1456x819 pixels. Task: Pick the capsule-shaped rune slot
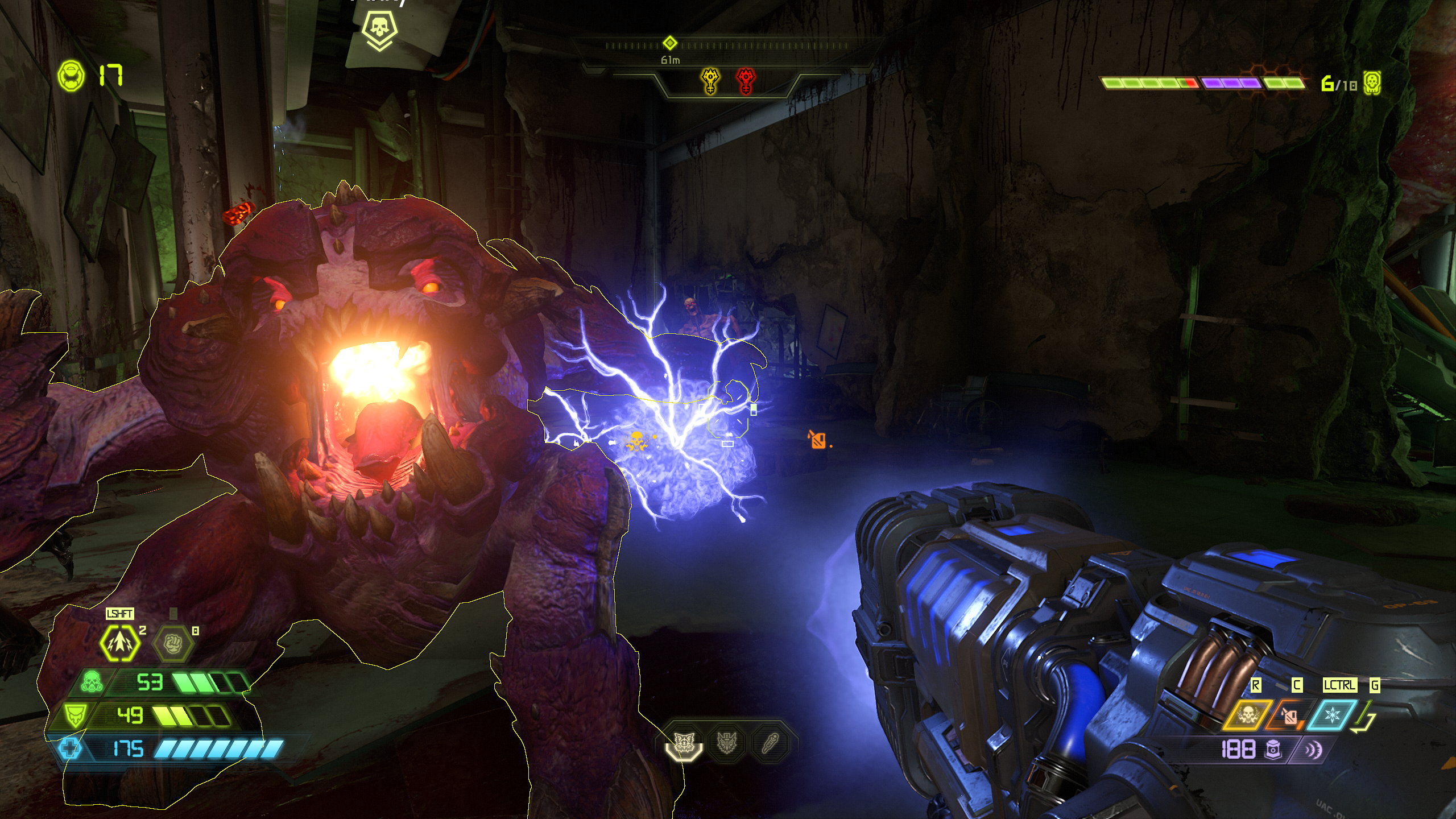[770, 742]
